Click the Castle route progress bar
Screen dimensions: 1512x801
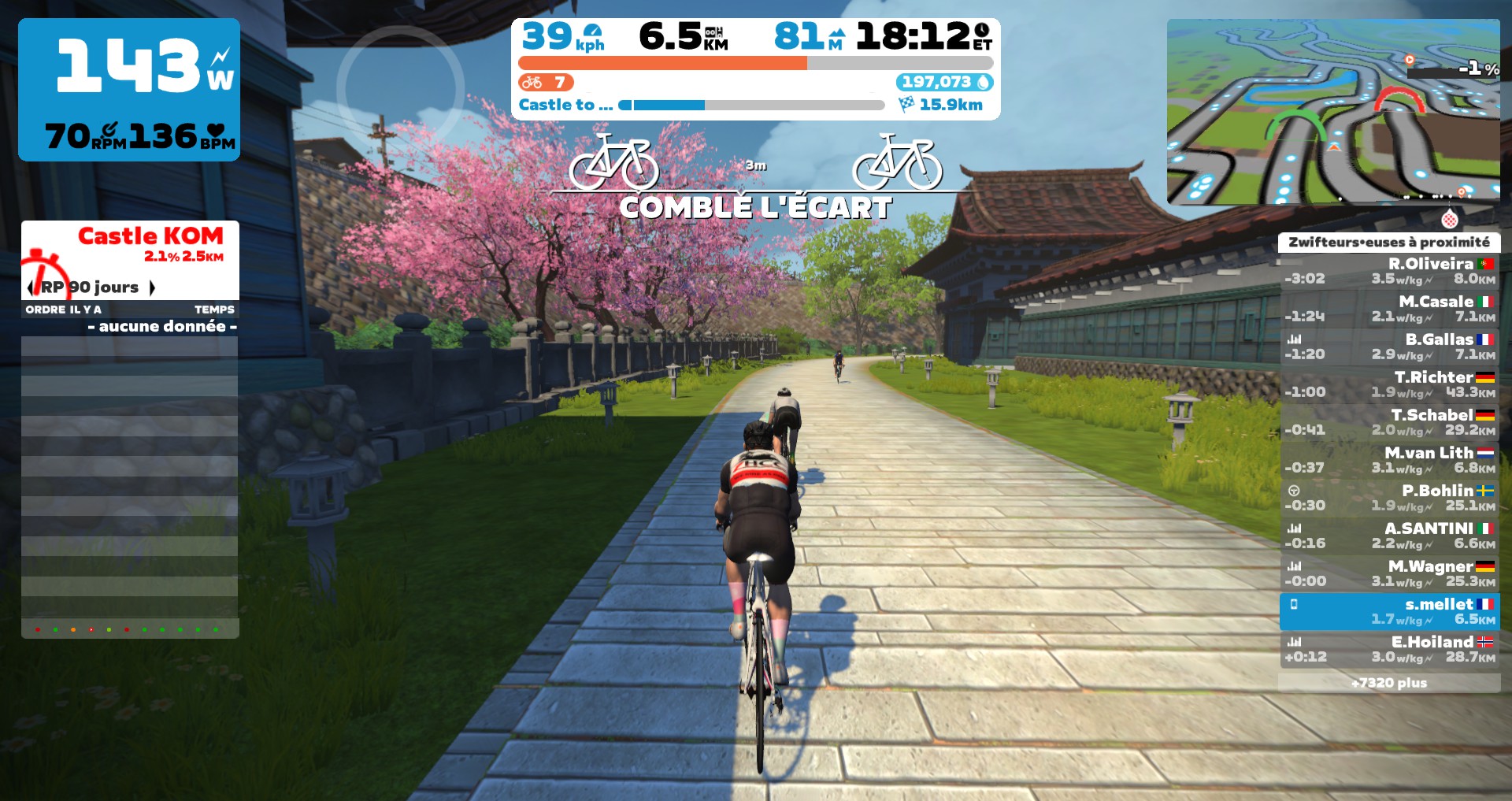[x=754, y=105]
